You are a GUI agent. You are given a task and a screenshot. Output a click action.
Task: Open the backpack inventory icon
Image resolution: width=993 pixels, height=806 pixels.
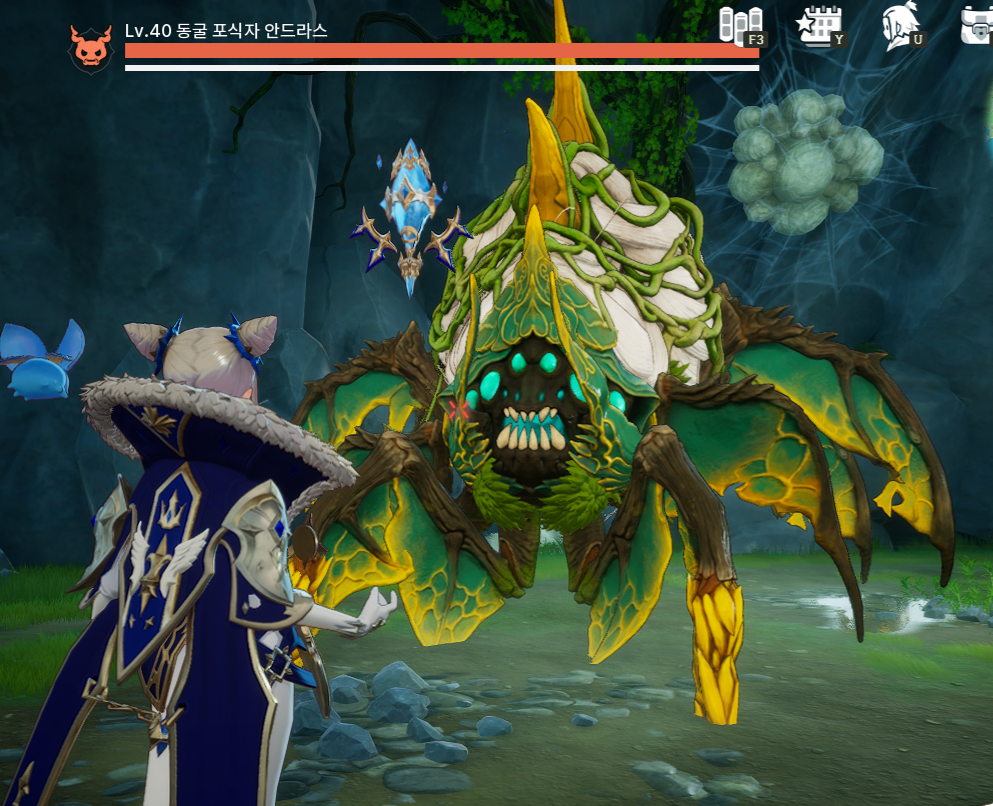pos(978,26)
